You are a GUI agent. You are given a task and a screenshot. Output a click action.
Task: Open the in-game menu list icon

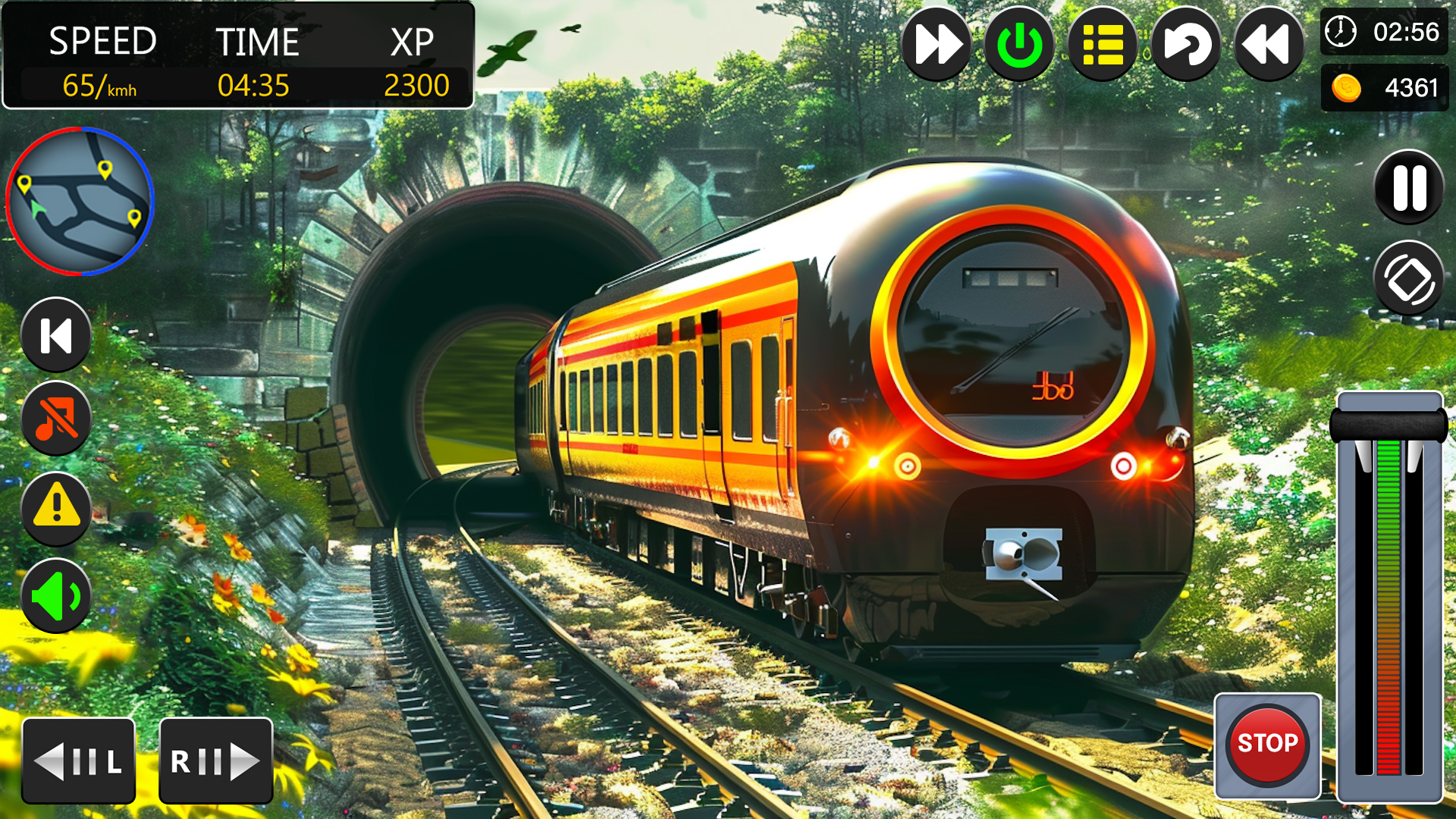1101,45
